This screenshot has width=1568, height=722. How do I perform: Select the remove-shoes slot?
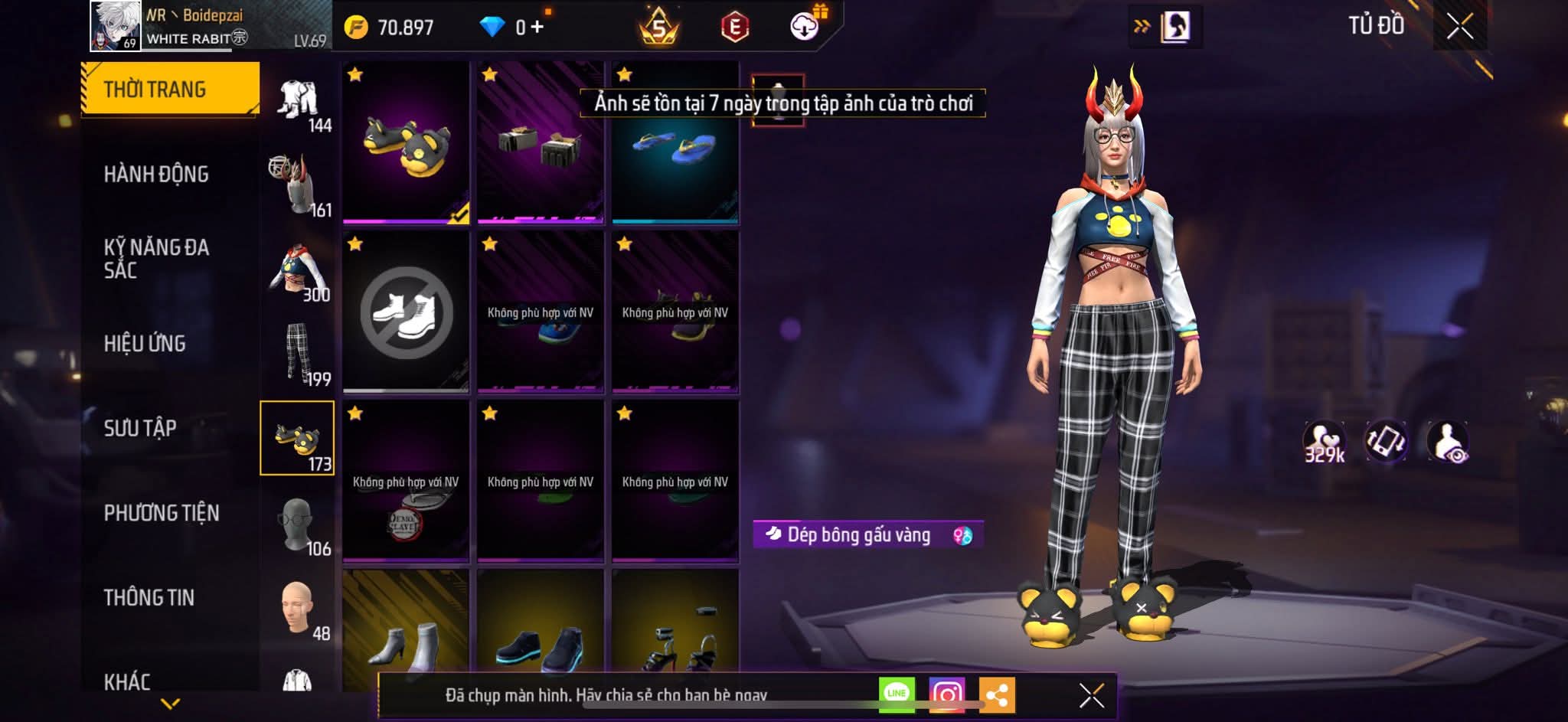406,312
